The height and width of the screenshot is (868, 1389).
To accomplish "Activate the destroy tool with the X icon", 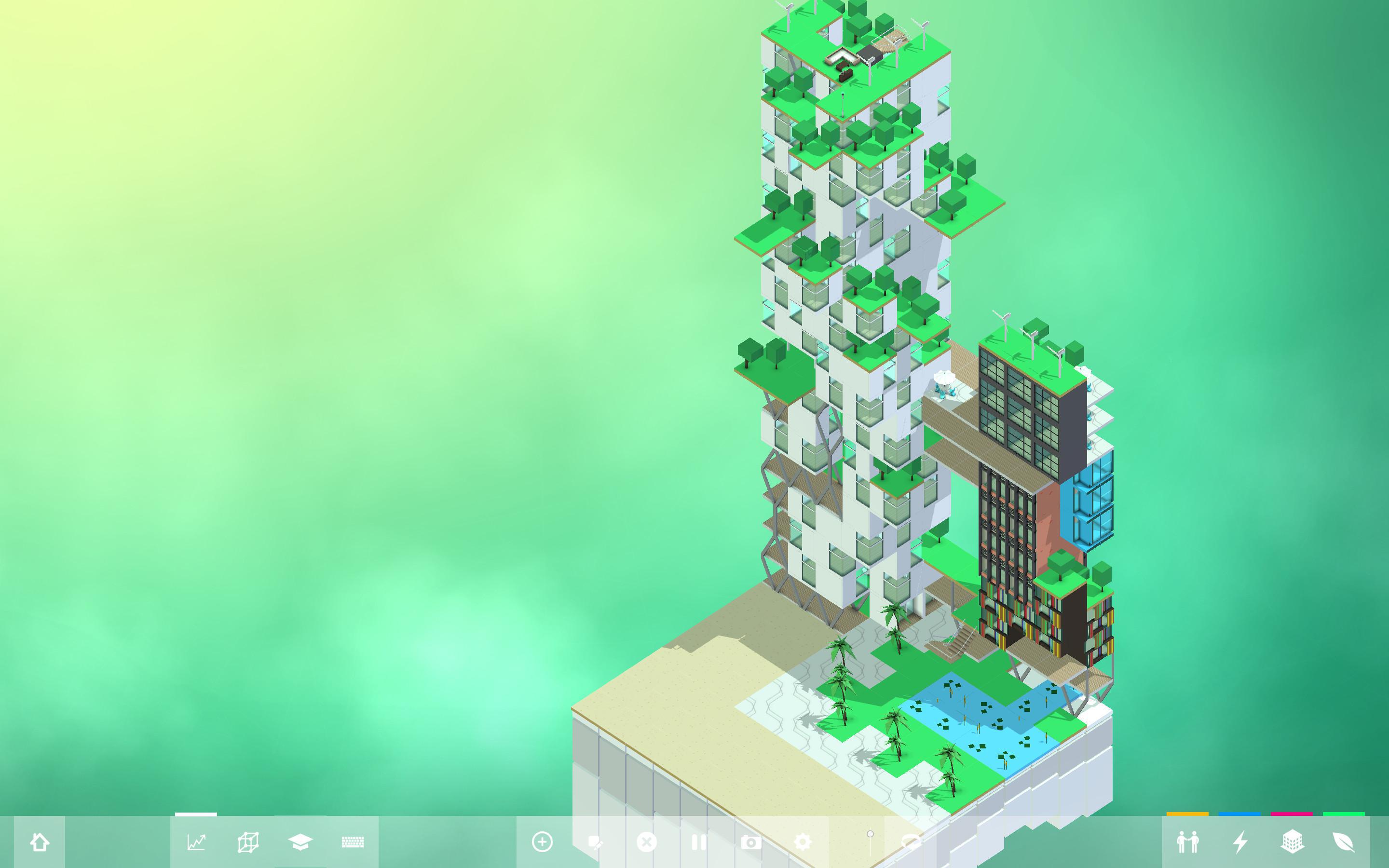I will tap(647, 841).
